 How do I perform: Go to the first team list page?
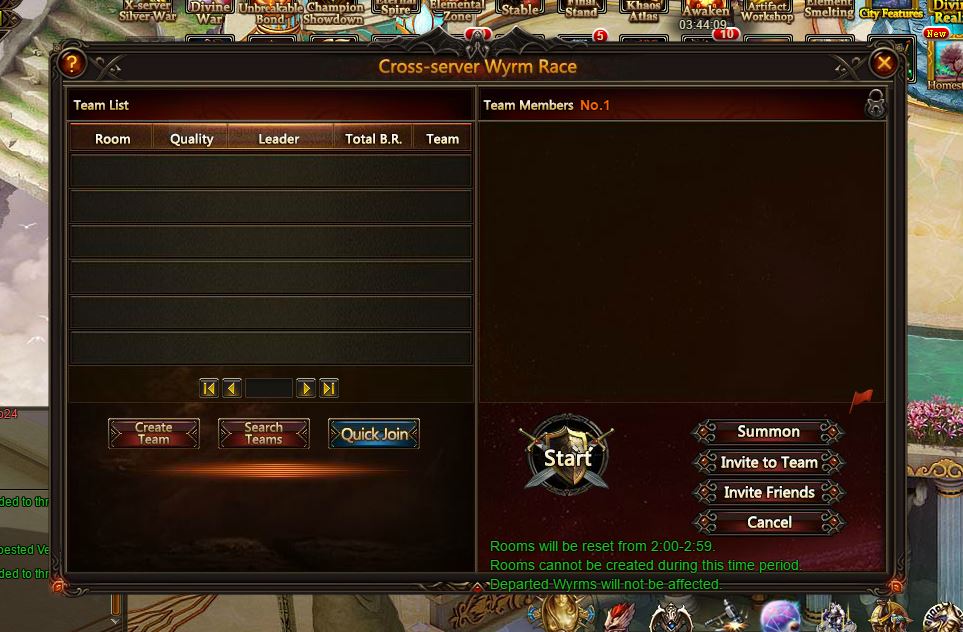pyautogui.click(x=209, y=388)
